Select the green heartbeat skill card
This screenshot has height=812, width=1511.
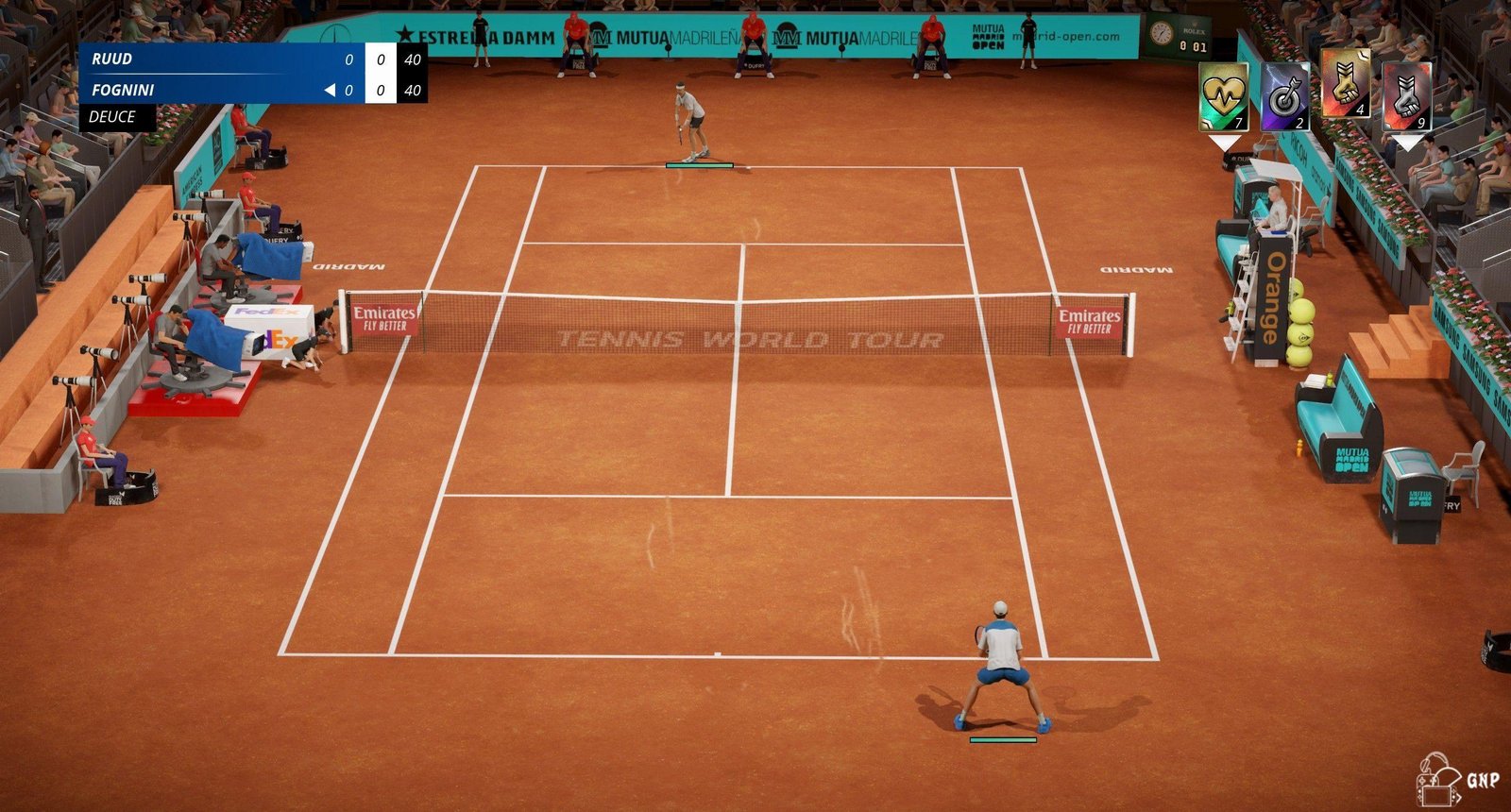pos(1224,96)
